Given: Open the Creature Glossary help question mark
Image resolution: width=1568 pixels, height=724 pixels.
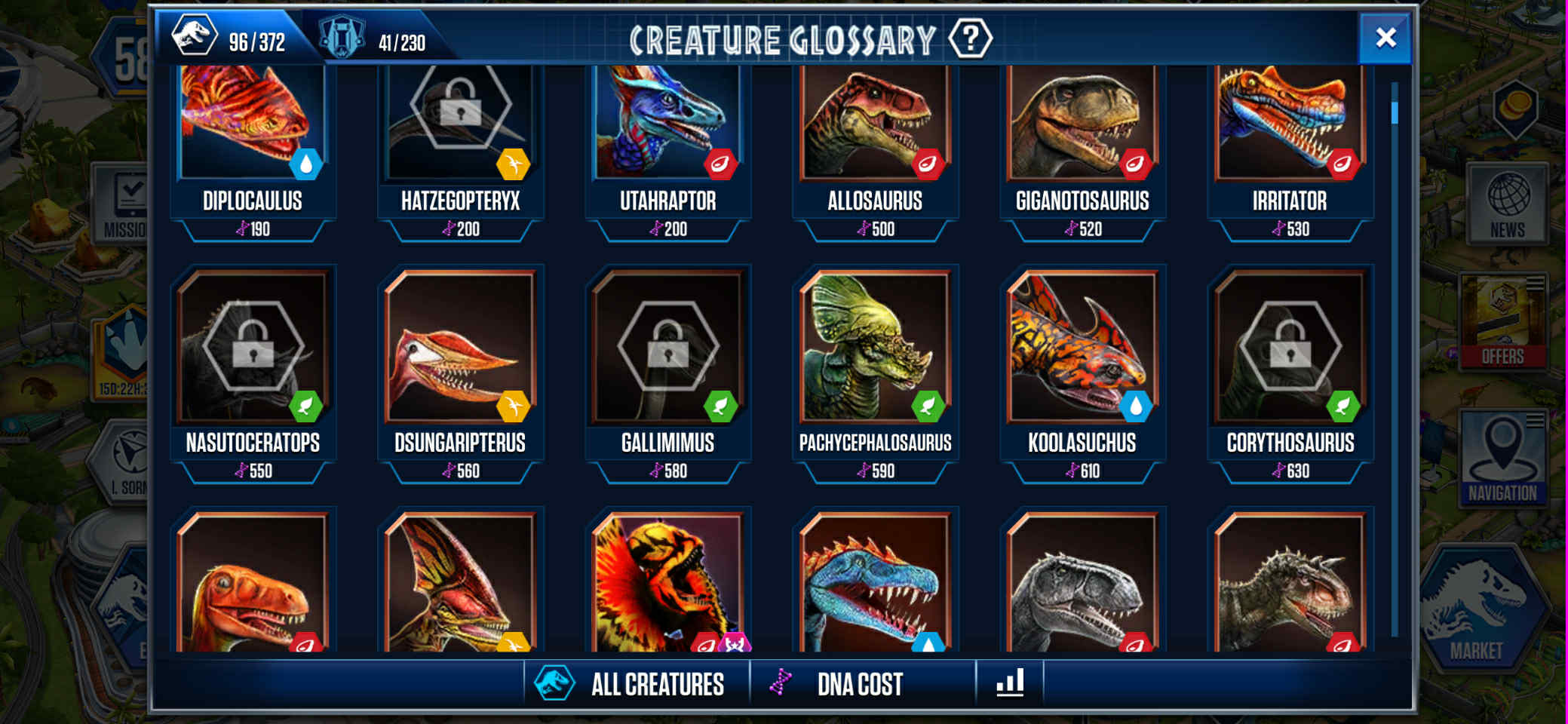Looking at the screenshot, I should coord(970,38).
